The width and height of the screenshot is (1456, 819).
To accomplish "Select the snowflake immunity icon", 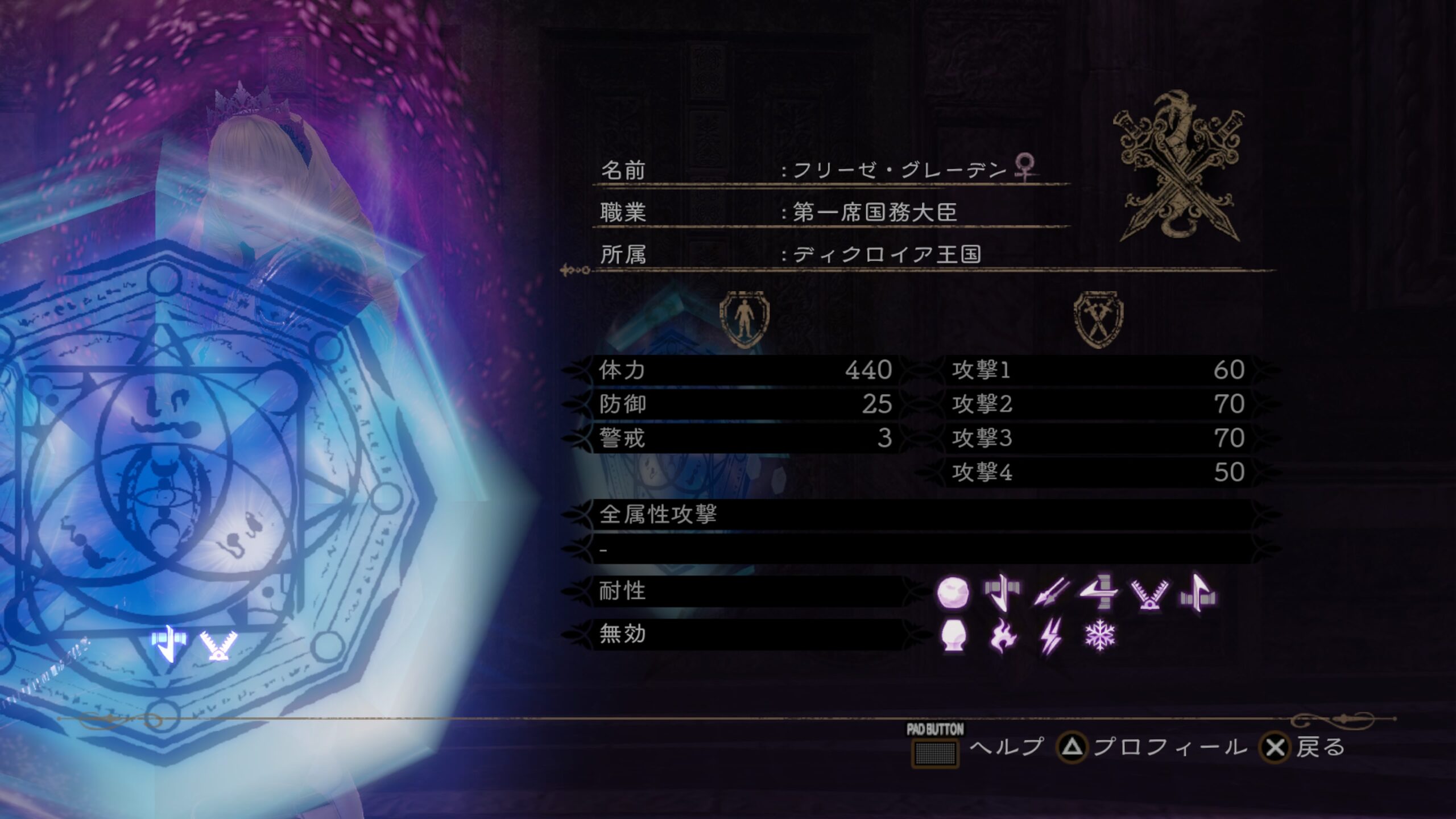I will (1100, 634).
